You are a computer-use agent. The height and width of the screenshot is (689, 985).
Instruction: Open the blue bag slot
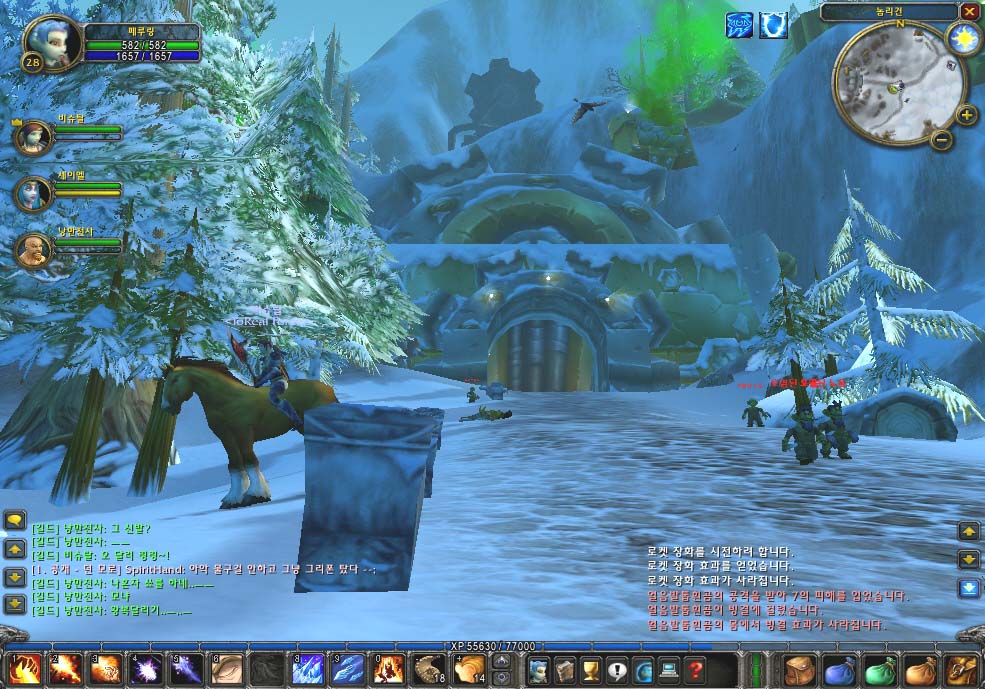[838, 669]
